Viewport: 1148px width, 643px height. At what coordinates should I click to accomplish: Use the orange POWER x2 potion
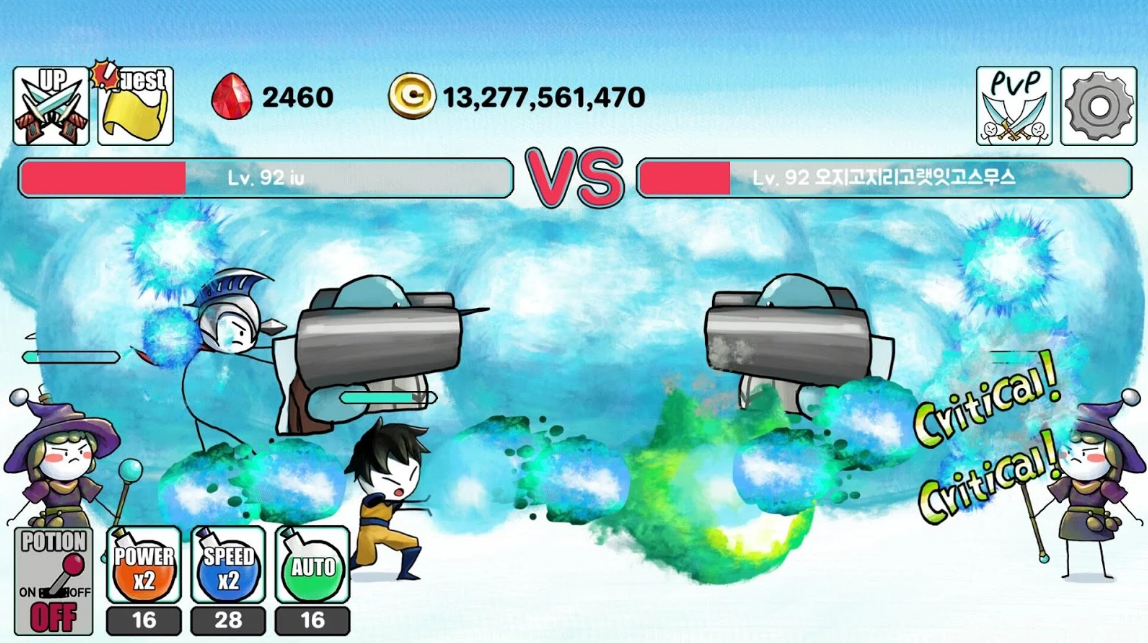[x=144, y=566]
